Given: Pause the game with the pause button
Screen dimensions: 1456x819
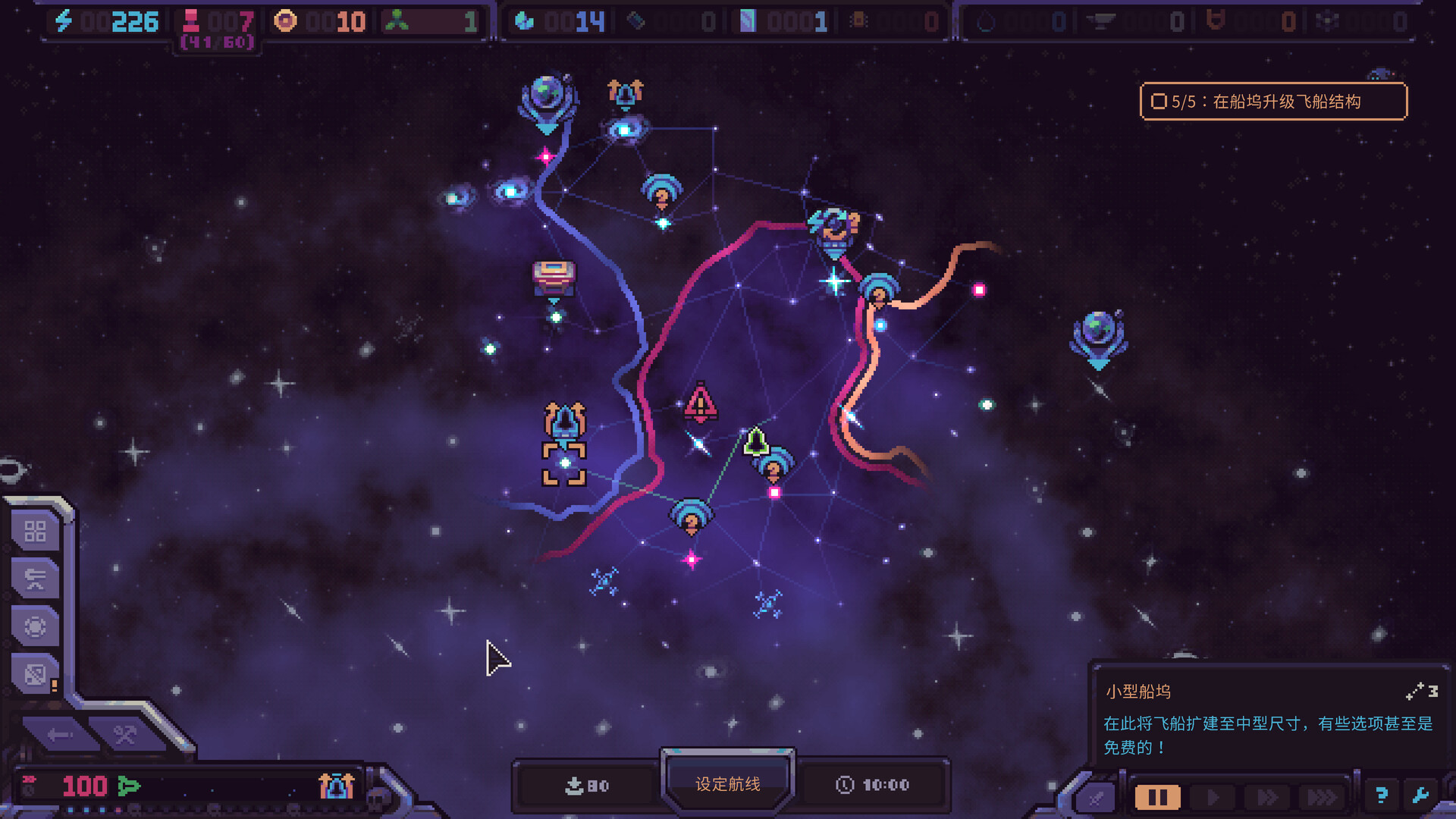Looking at the screenshot, I should pyautogui.click(x=1157, y=797).
